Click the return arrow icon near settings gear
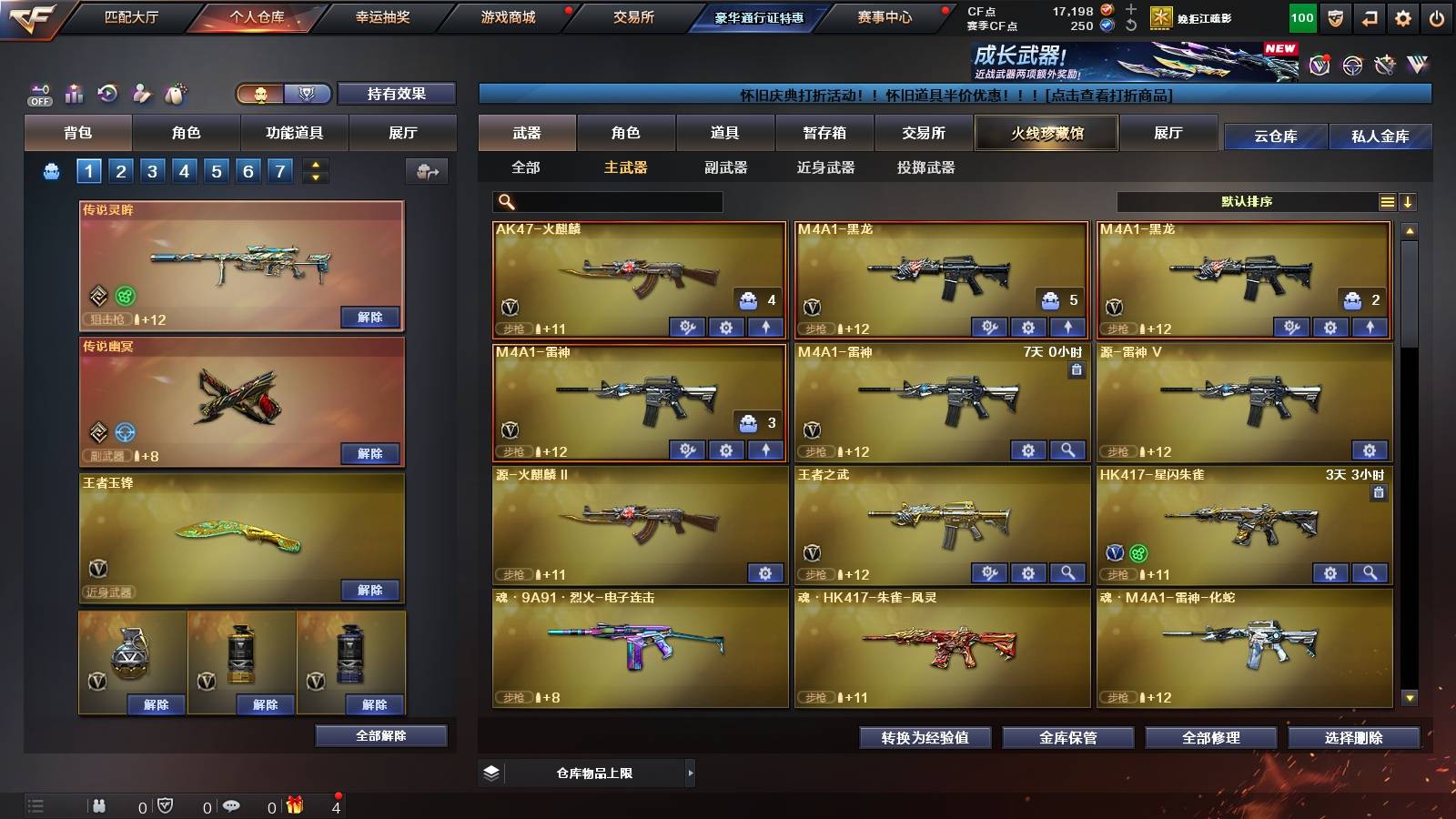Viewport: 1456px width, 819px height. tap(1370, 17)
